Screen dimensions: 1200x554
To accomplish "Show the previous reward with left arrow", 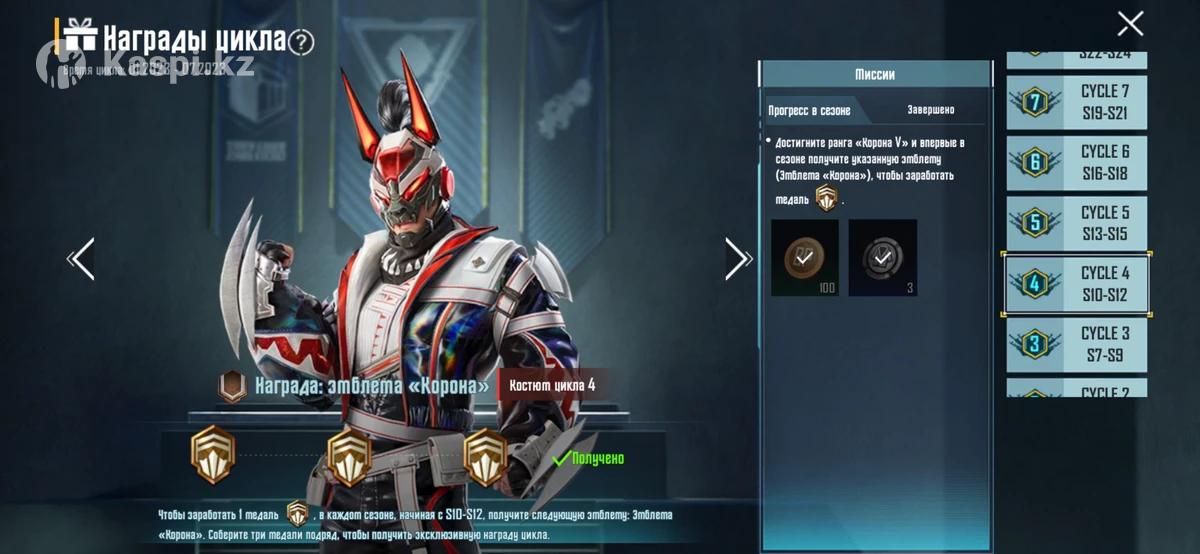I will pos(81,259).
